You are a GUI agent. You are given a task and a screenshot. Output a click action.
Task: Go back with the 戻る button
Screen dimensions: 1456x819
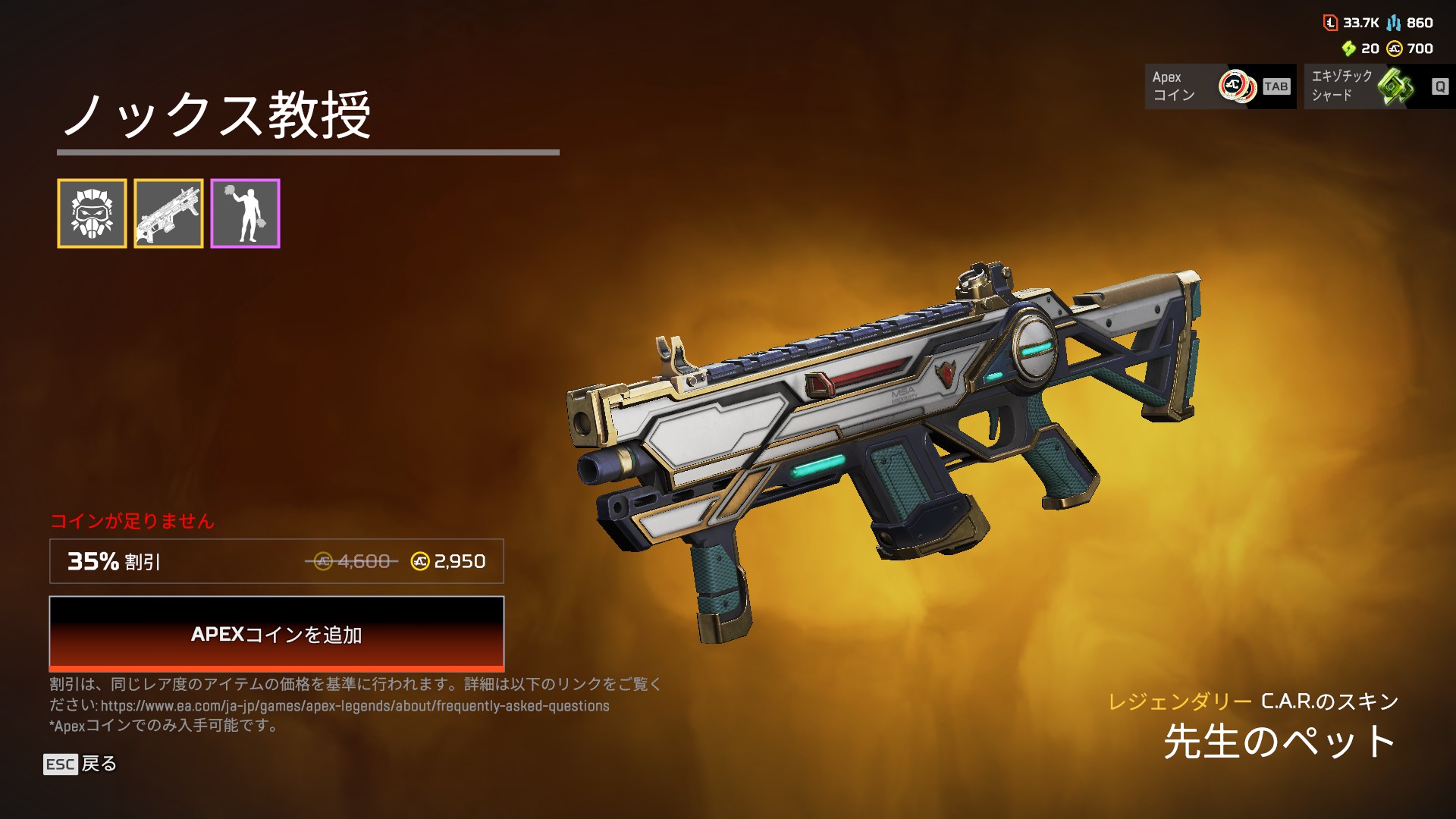[80, 764]
